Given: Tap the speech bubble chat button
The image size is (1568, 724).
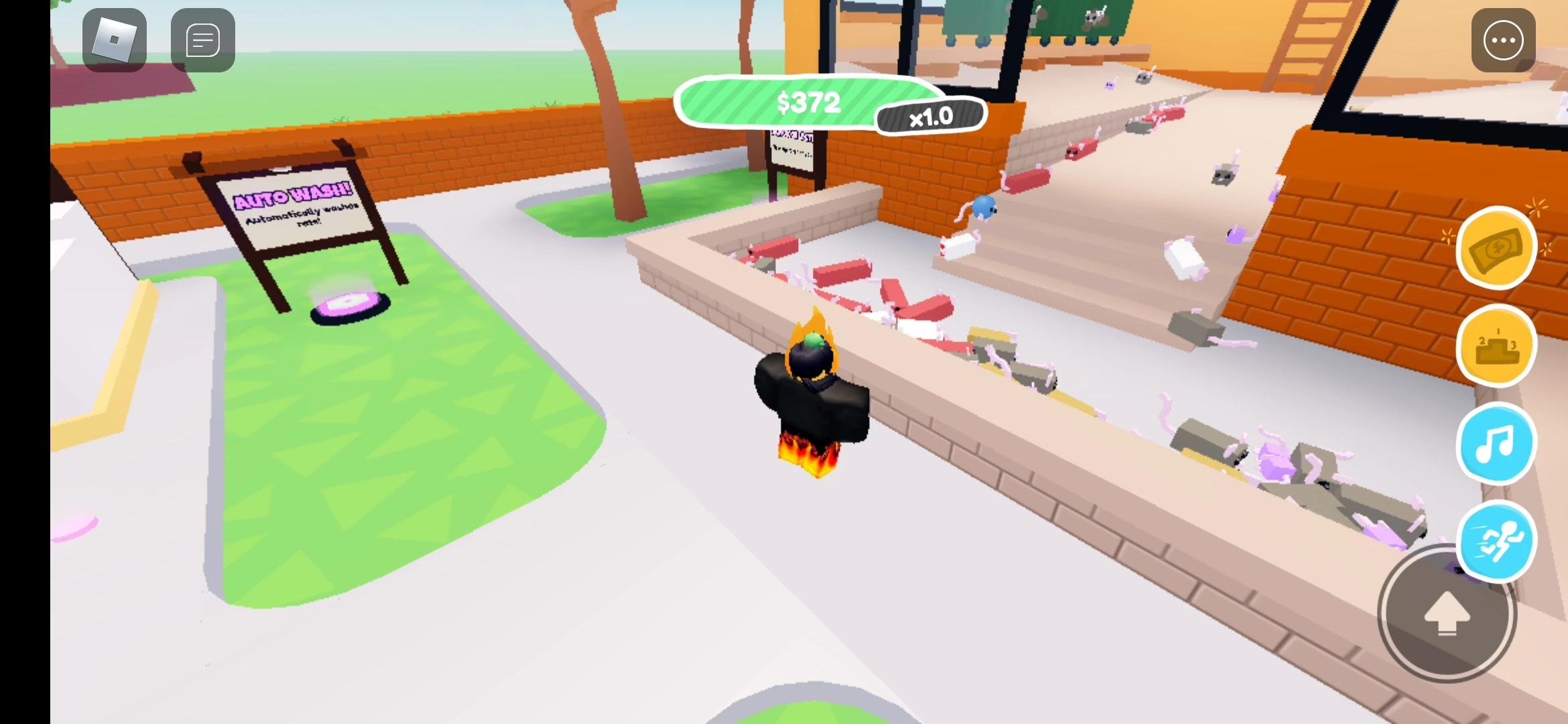Looking at the screenshot, I should [202, 40].
